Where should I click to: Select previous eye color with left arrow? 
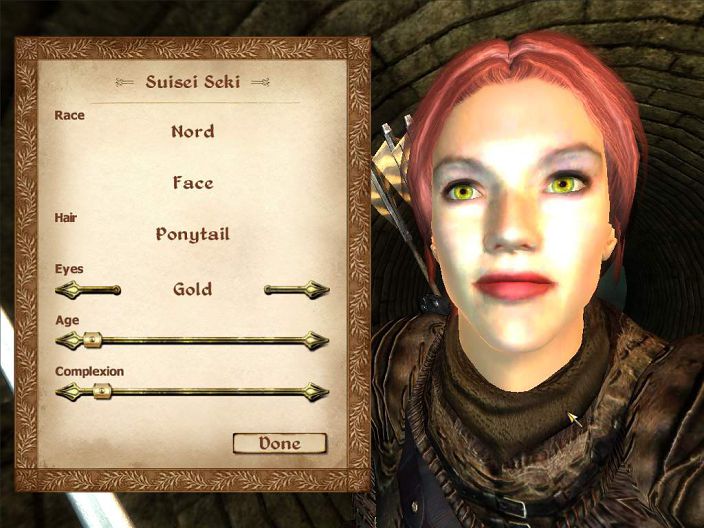tap(85, 290)
